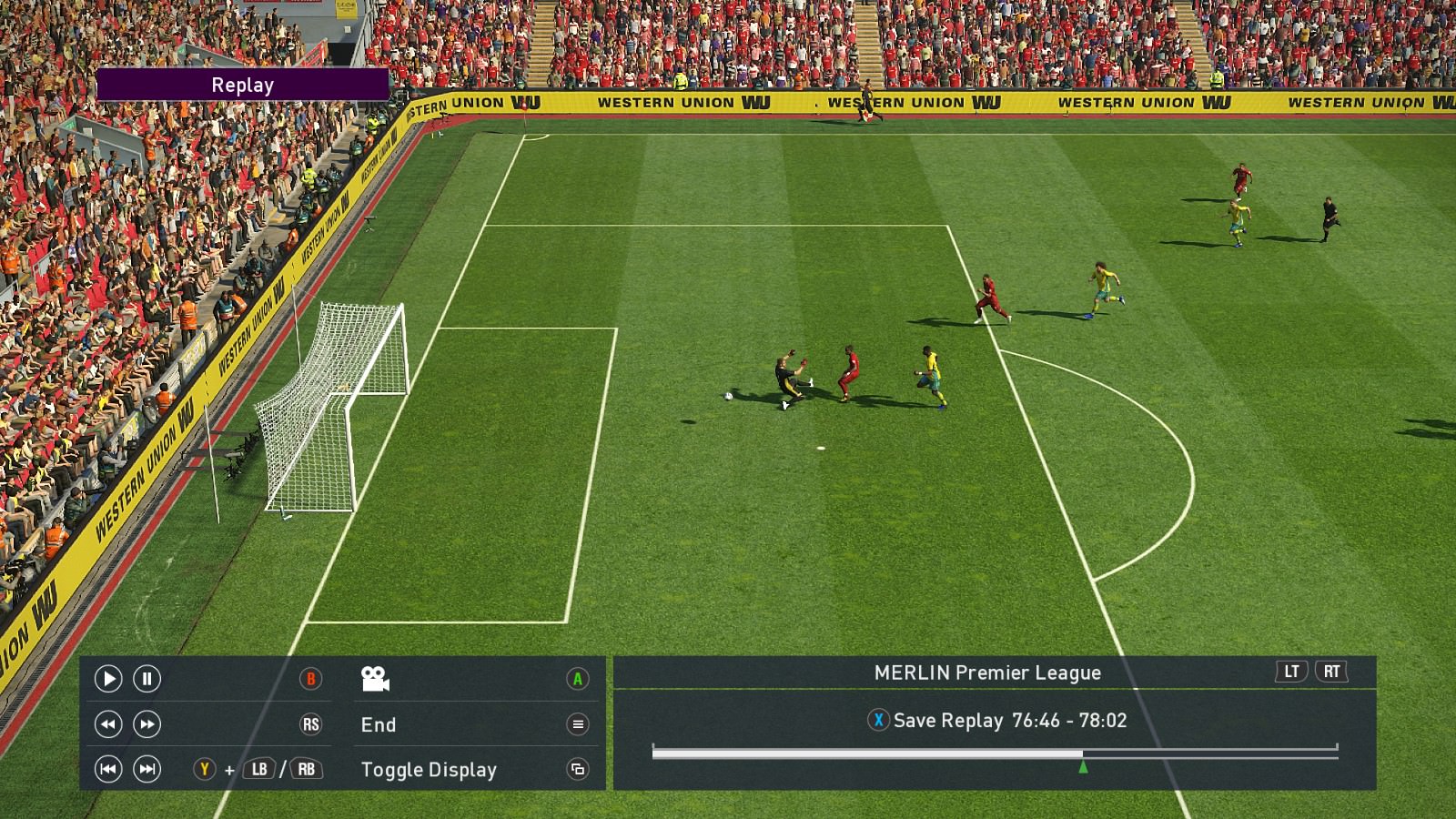Choose the Toggle Display option
1456x819 pixels.
tap(429, 770)
